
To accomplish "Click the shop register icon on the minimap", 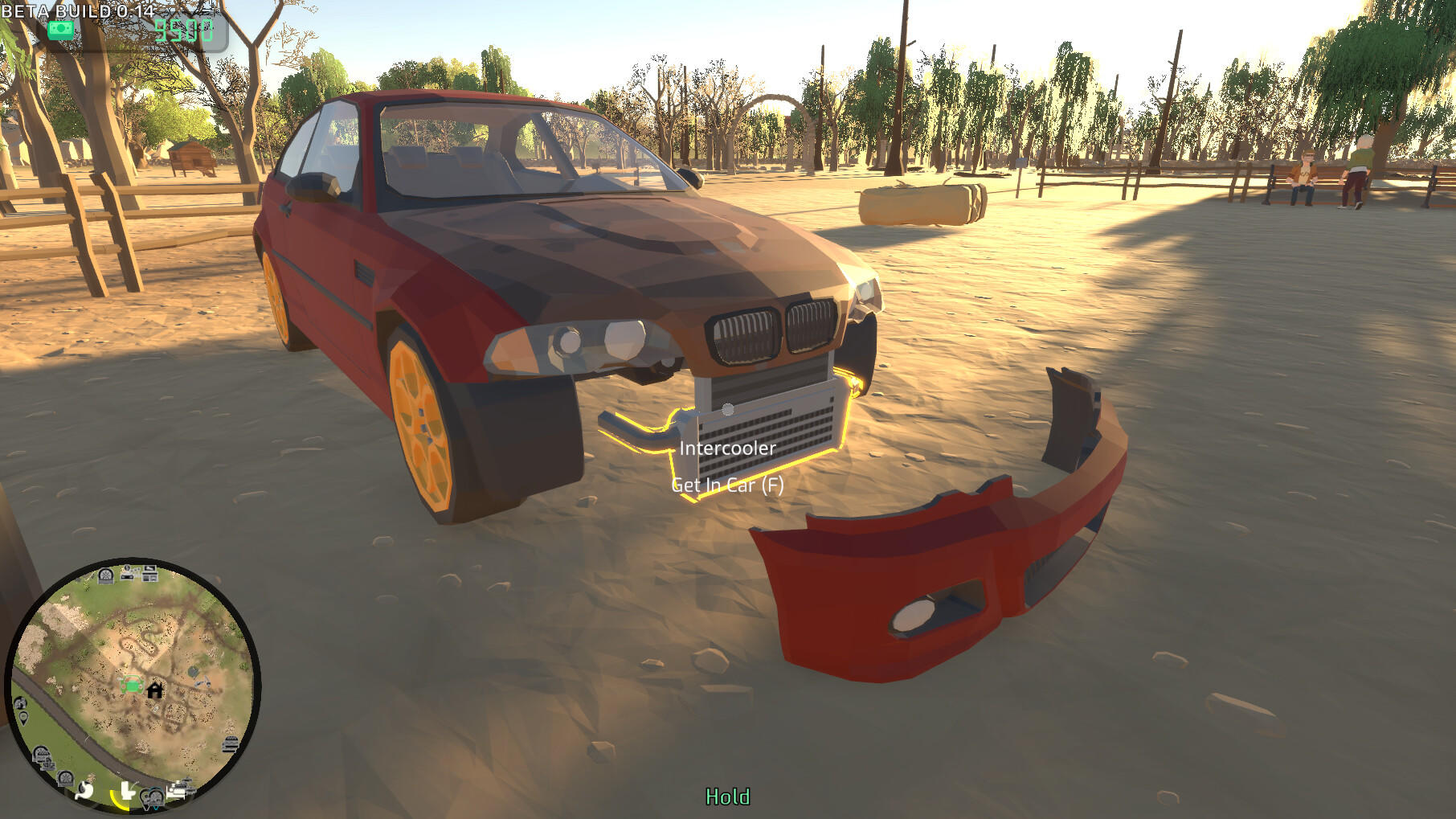I will pyautogui.click(x=149, y=576).
